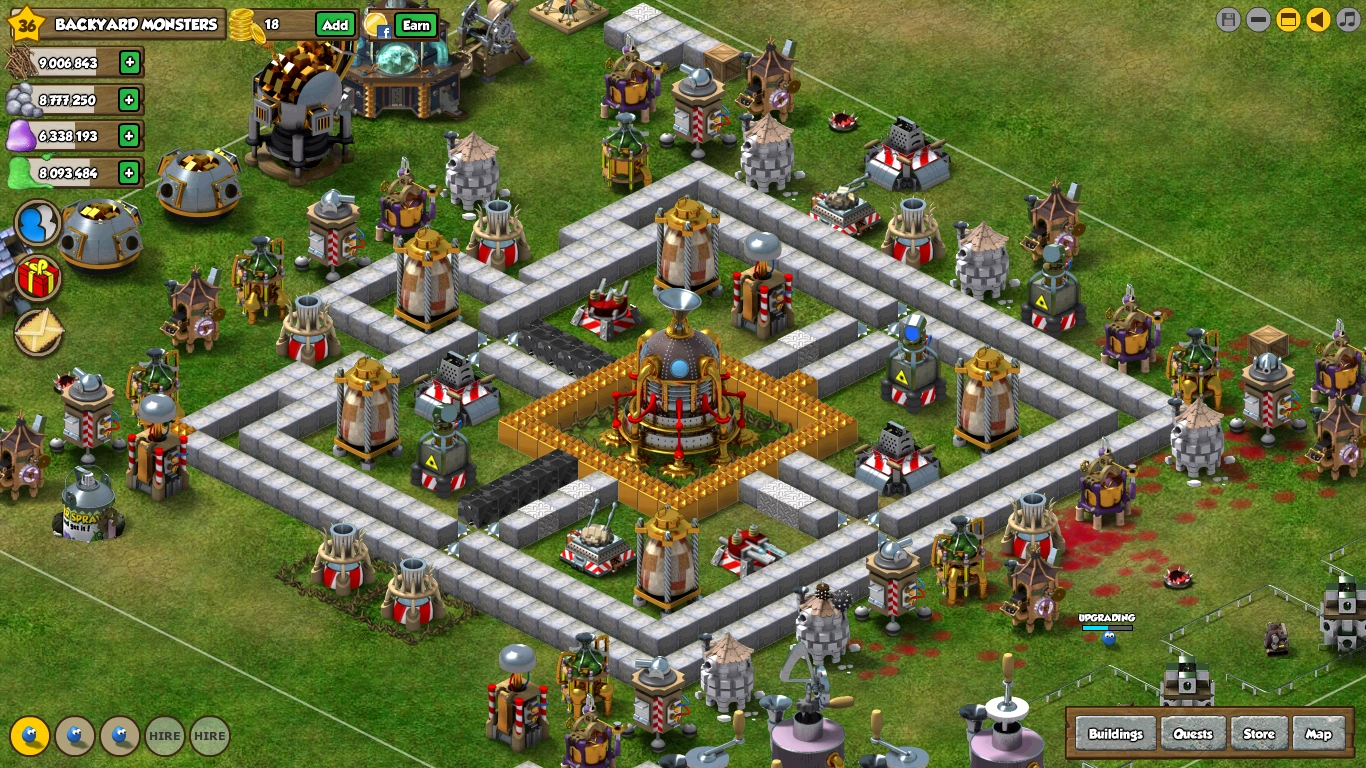Toggle sound effects with the speaker icon
The image size is (1366, 768).
coord(1318,19)
